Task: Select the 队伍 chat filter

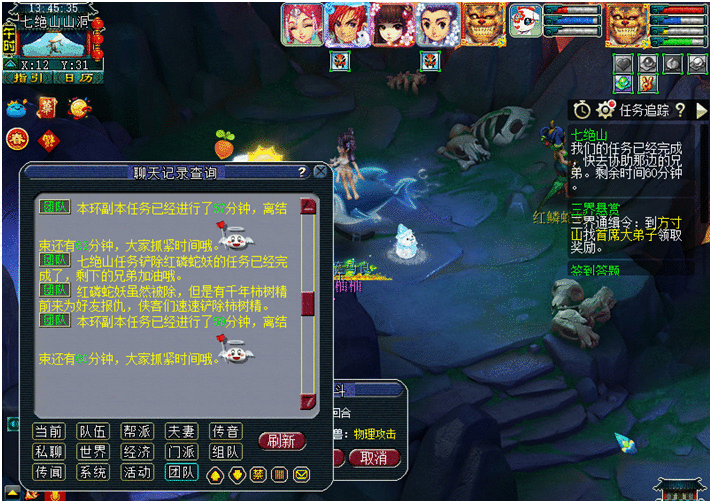Action: click(92, 431)
